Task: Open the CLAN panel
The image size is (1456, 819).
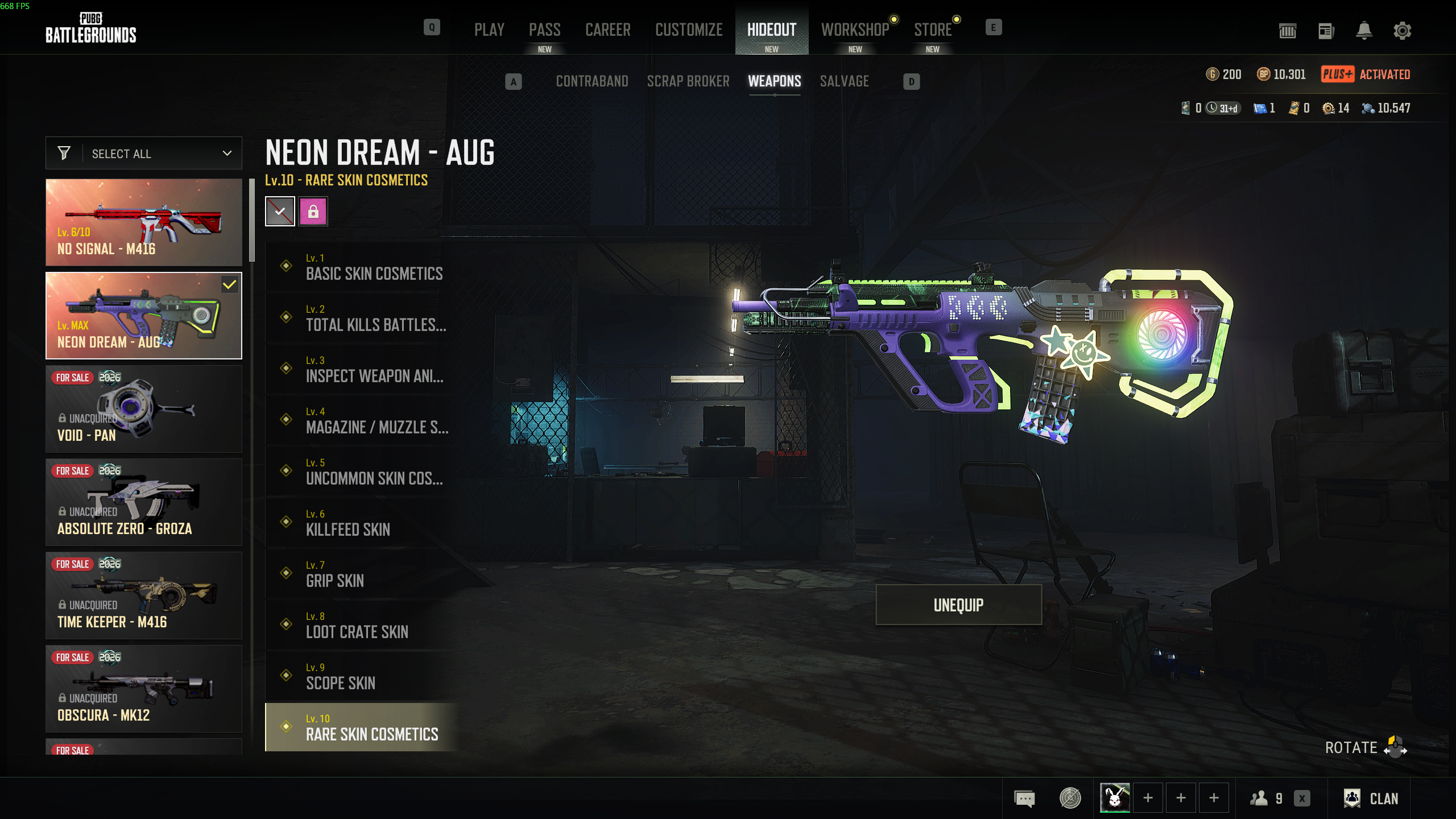Action: tap(1371, 799)
